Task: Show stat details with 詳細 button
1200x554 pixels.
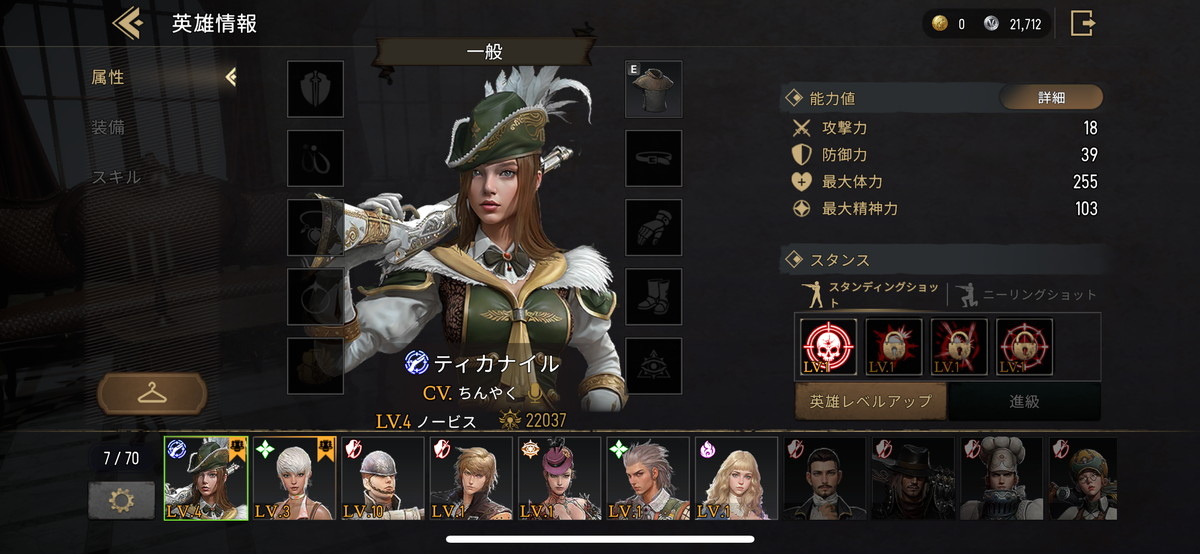Action: pos(1051,98)
